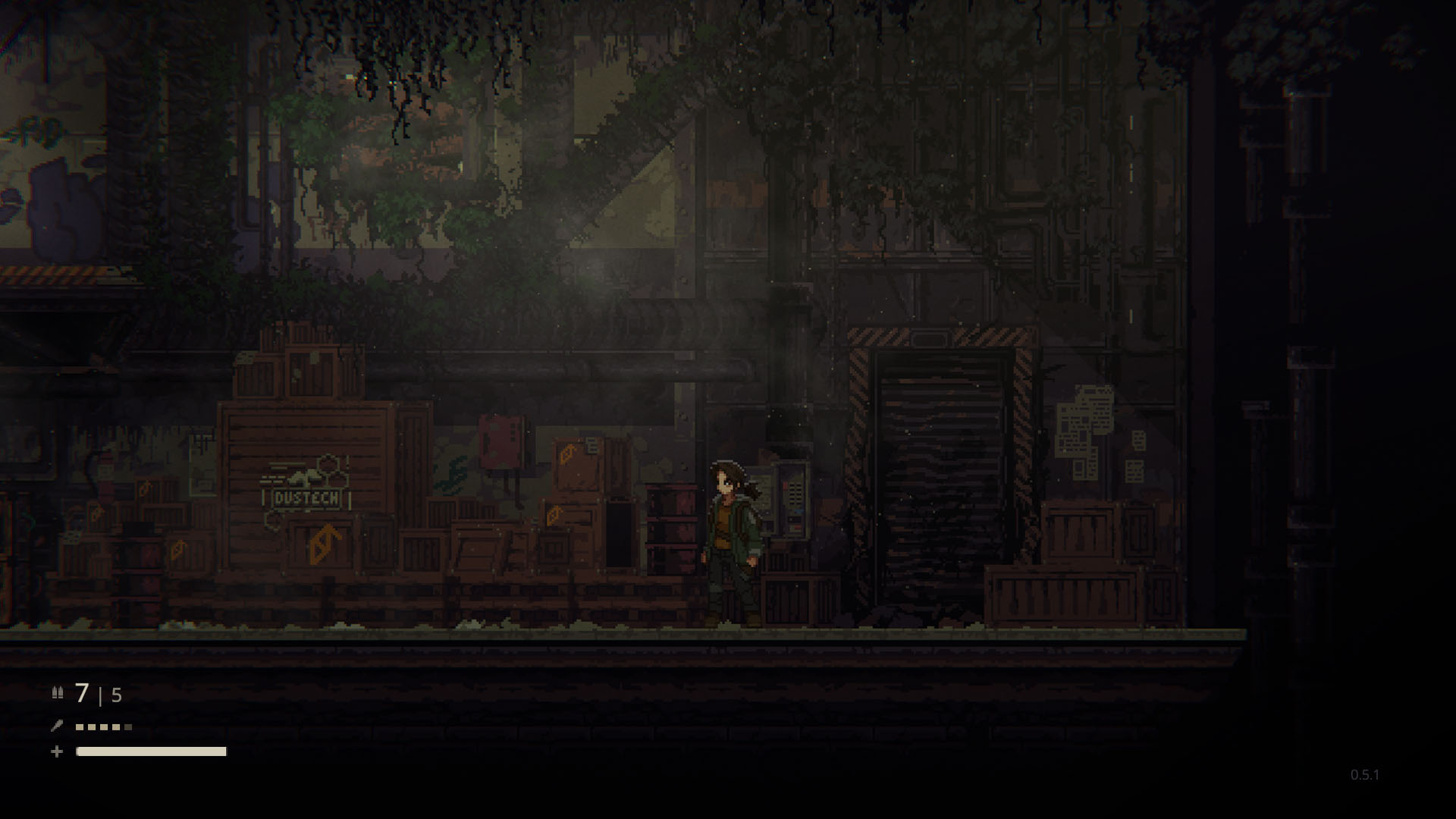Click the knife durability icon

[x=56, y=726]
